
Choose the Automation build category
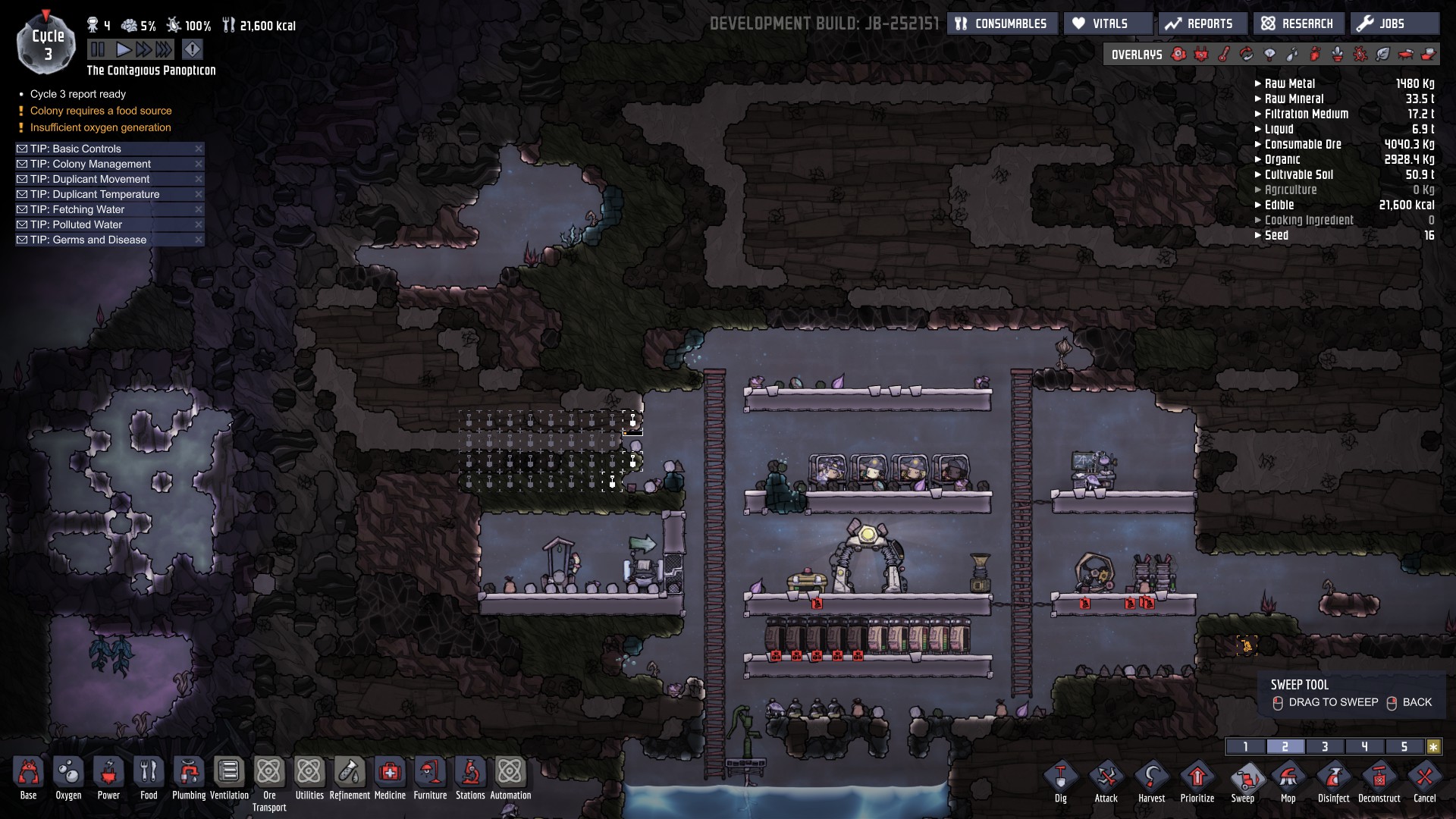pyautogui.click(x=510, y=778)
